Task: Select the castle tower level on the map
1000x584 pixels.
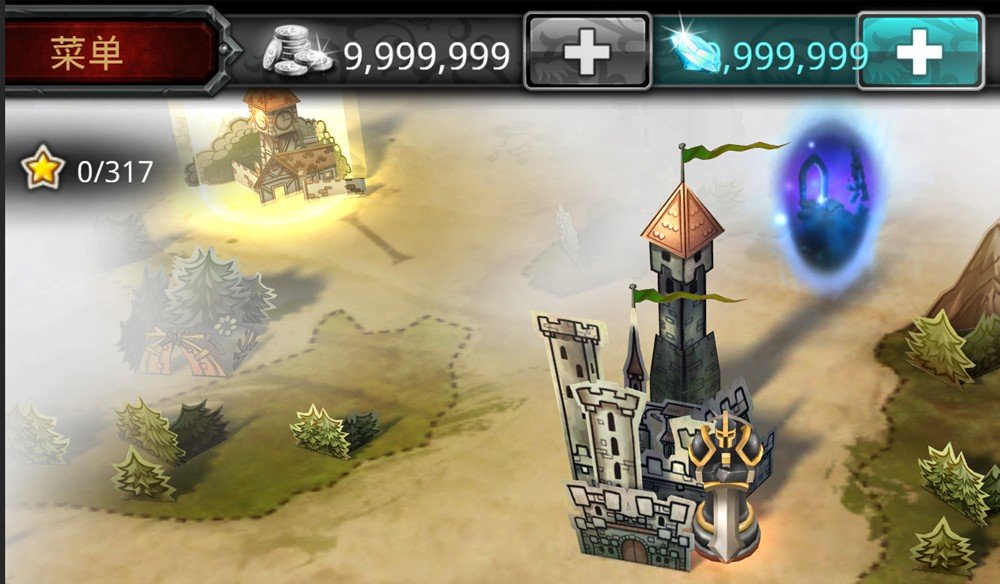Action: [x=650, y=420]
